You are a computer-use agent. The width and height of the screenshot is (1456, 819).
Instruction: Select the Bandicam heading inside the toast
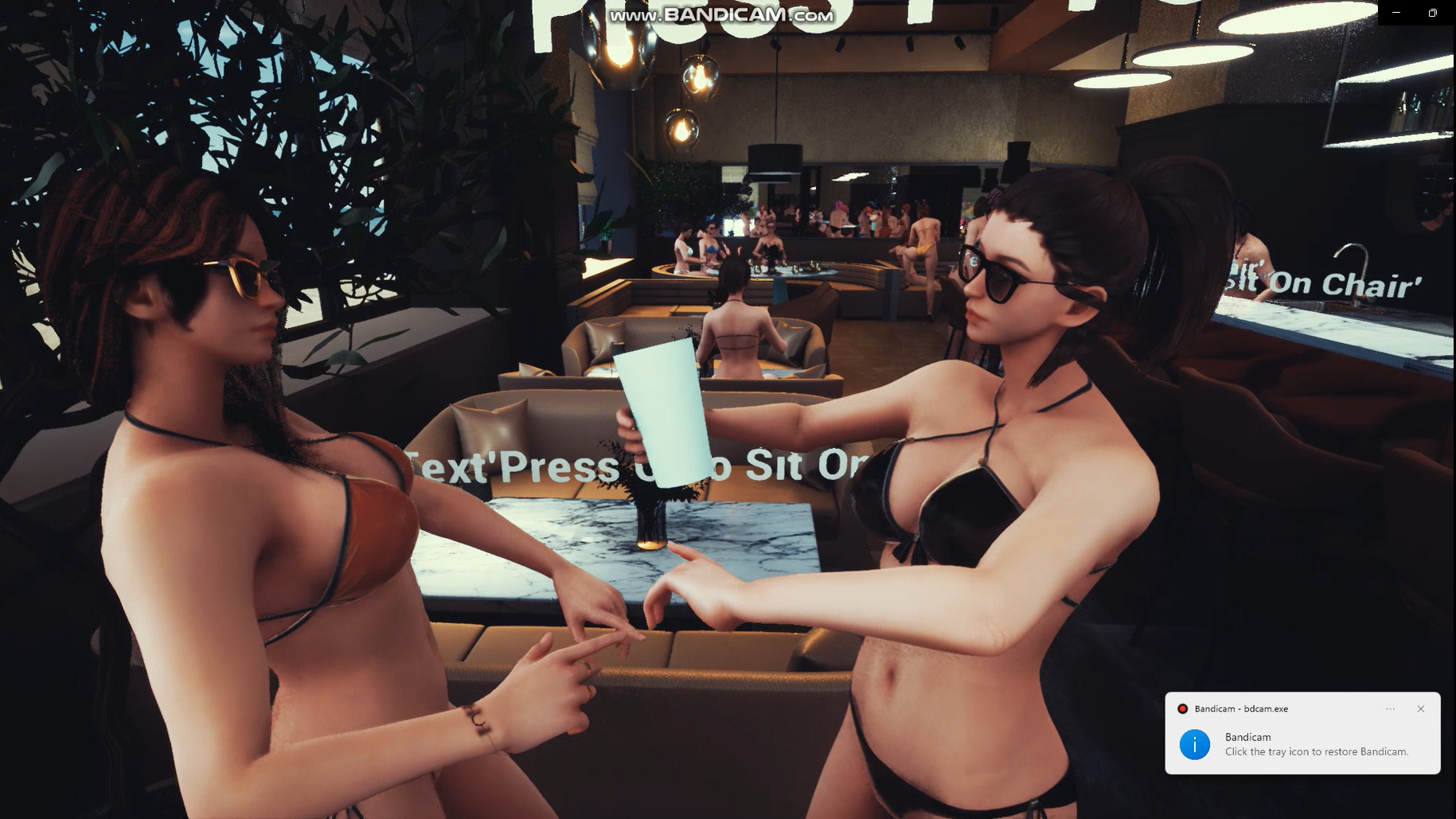click(1248, 737)
